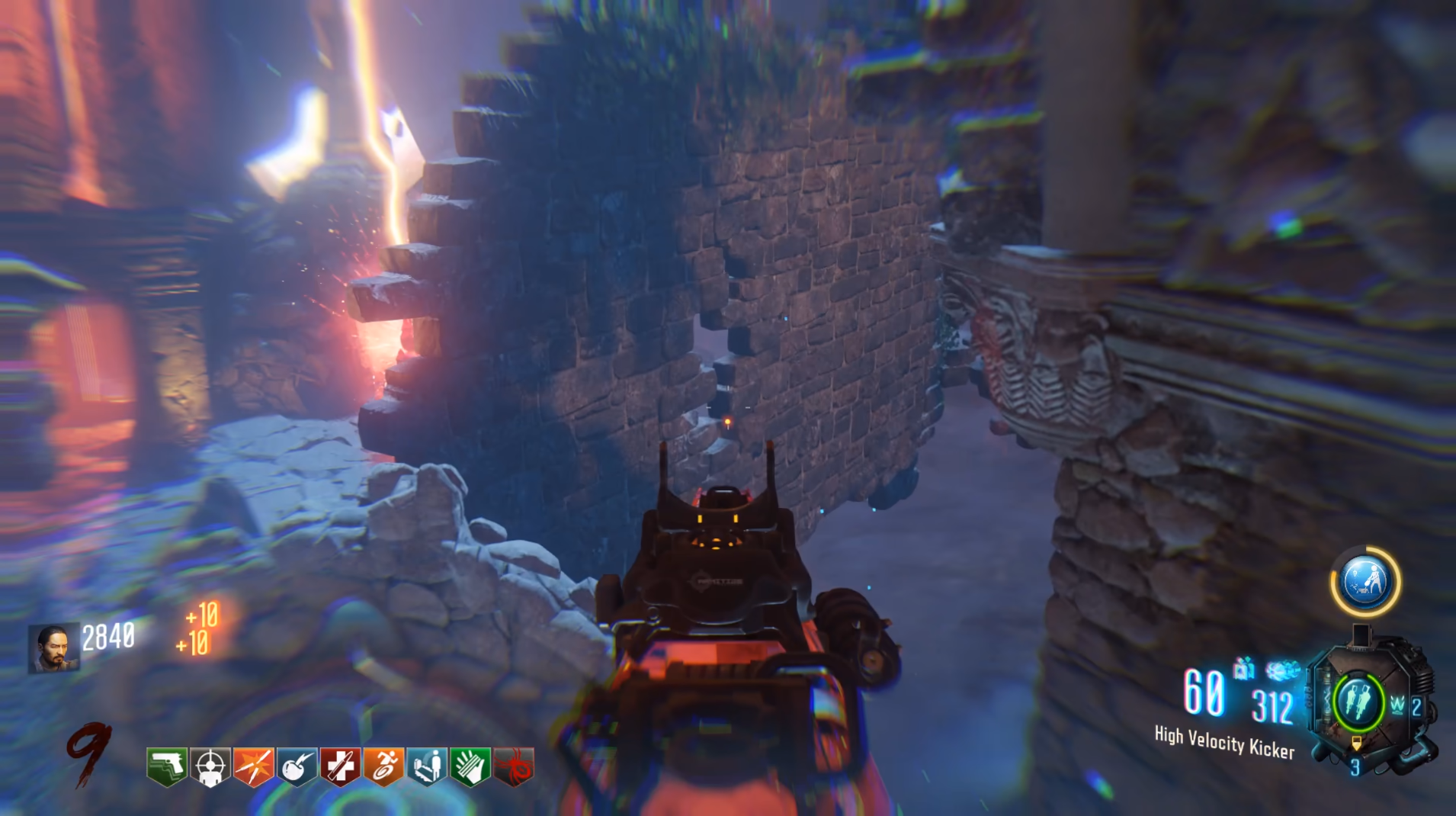Click the blue gravestone revive perk icon

click(x=427, y=766)
